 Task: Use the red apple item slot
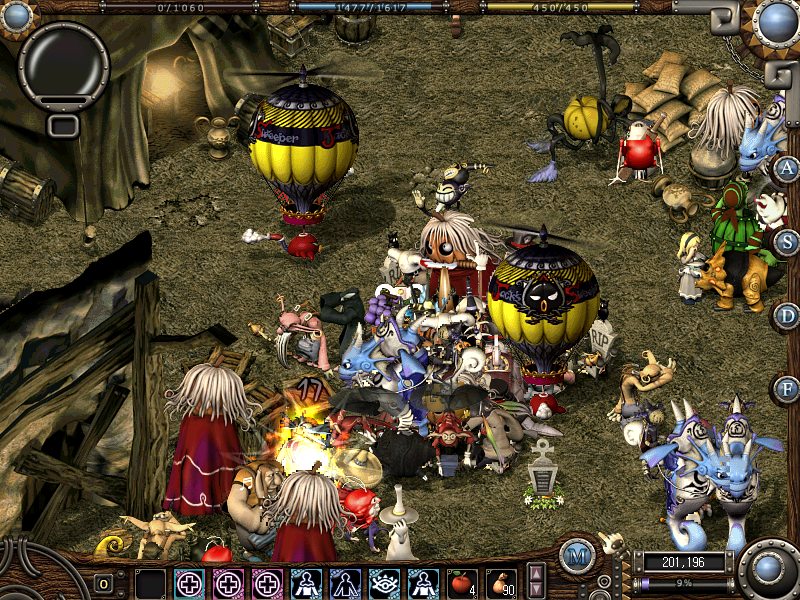(x=462, y=583)
